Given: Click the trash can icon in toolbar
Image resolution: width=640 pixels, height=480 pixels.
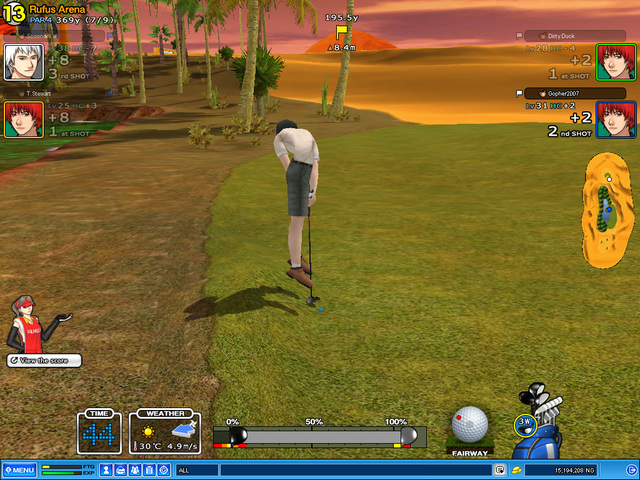Looking at the screenshot, I should point(150,470).
